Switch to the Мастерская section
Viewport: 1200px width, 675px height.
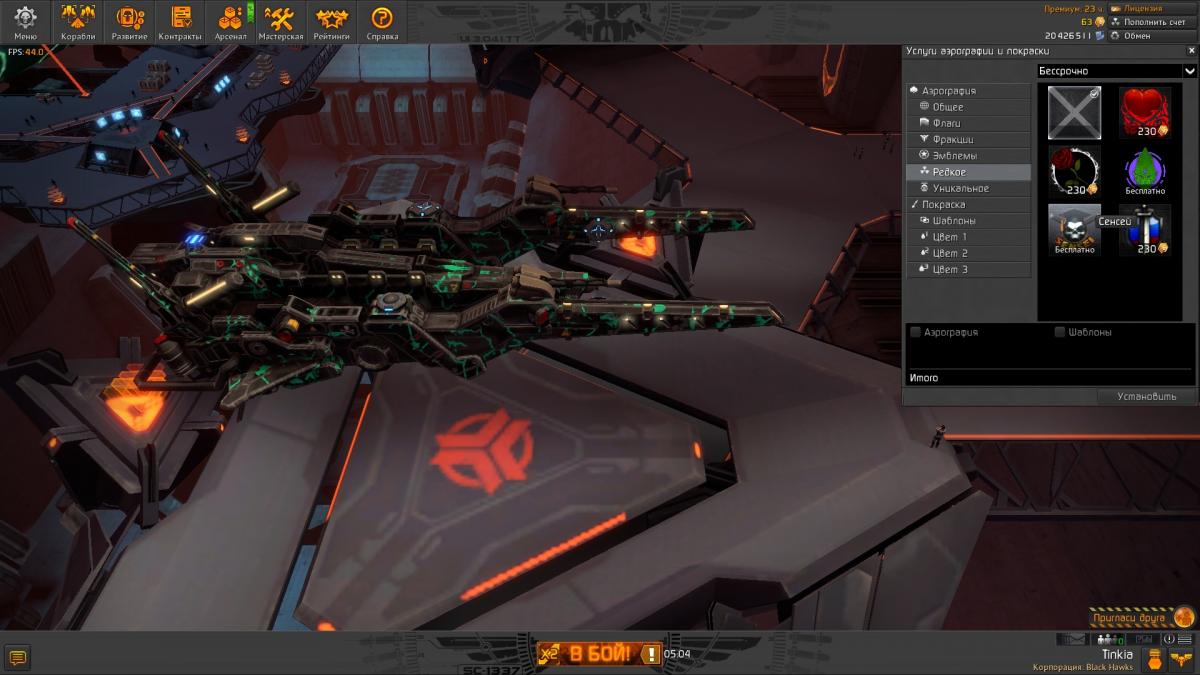[x=280, y=22]
